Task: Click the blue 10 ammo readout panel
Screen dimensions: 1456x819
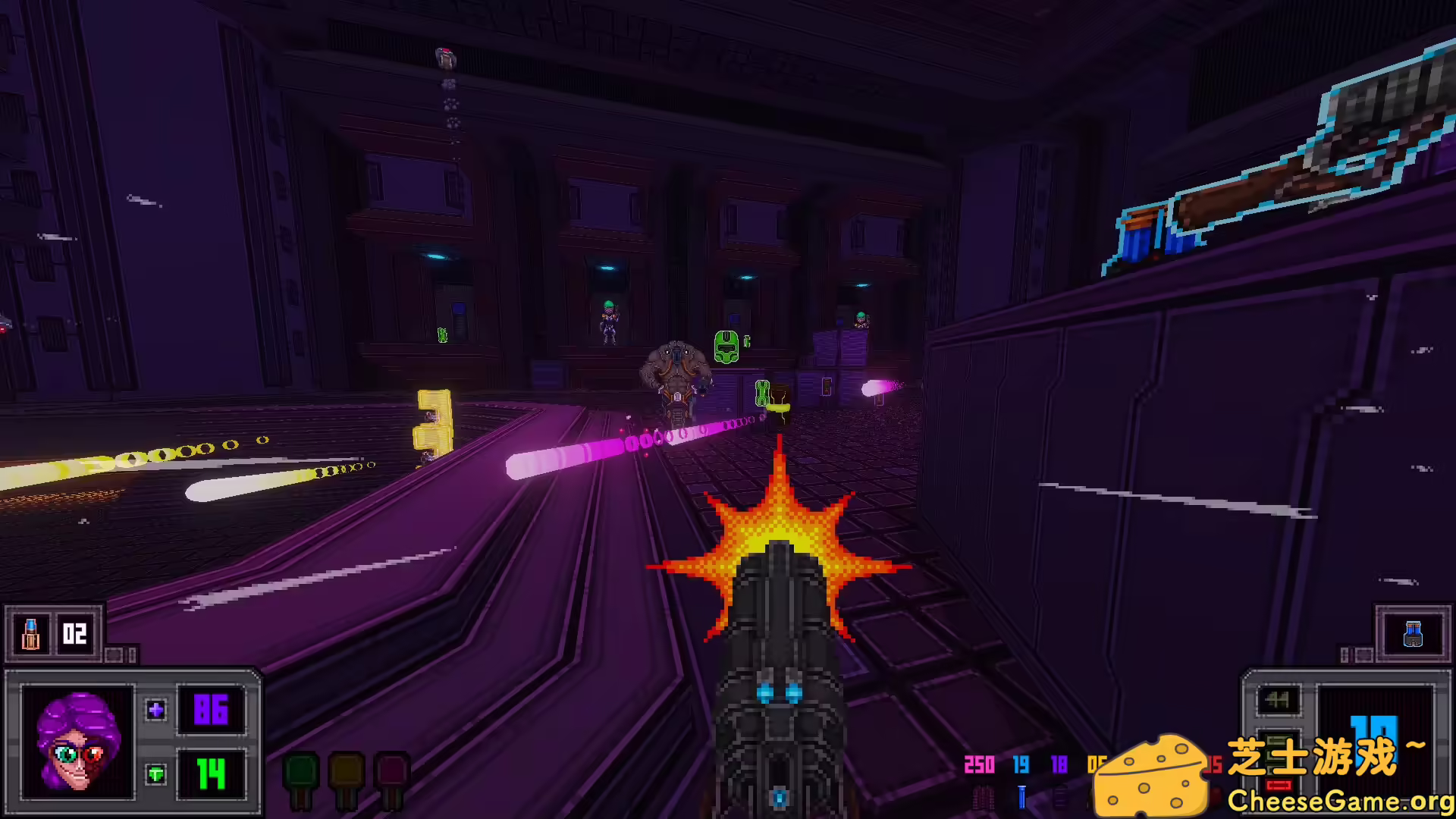Action: [1373, 742]
